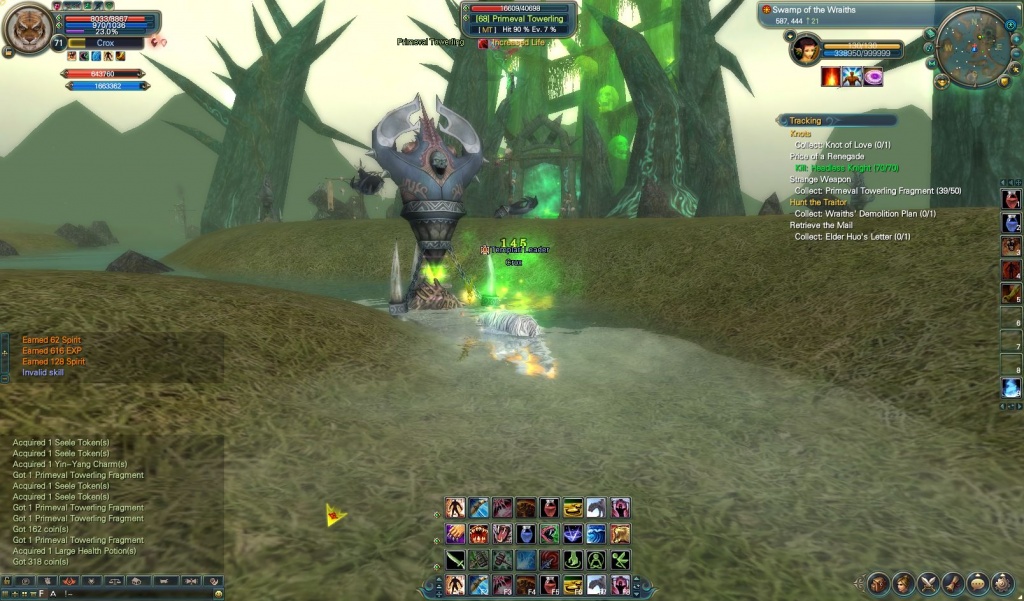The width and height of the screenshot is (1024, 601).
Task: Activate the meditation pose skill icon
Action: point(596,560)
